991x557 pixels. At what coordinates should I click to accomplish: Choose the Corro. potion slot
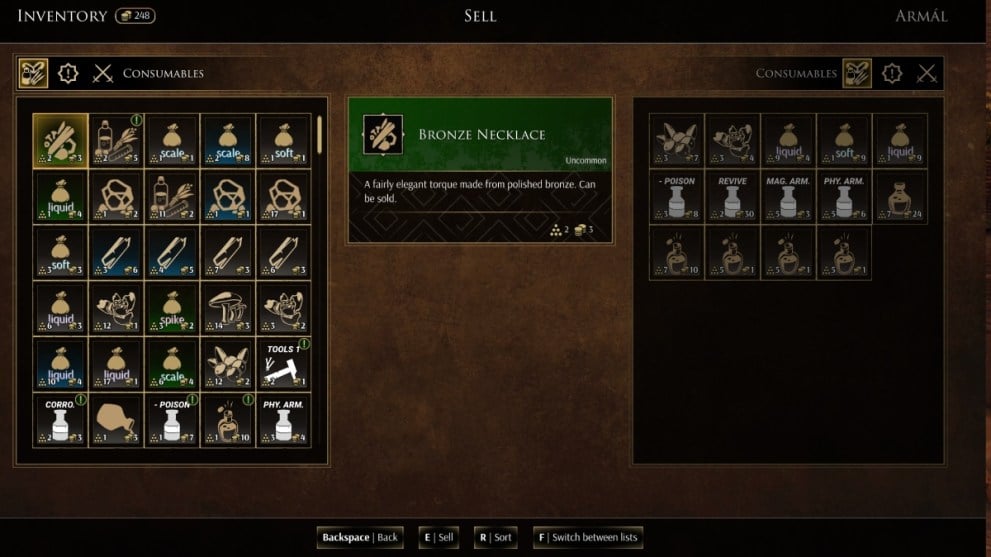[60, 420]
